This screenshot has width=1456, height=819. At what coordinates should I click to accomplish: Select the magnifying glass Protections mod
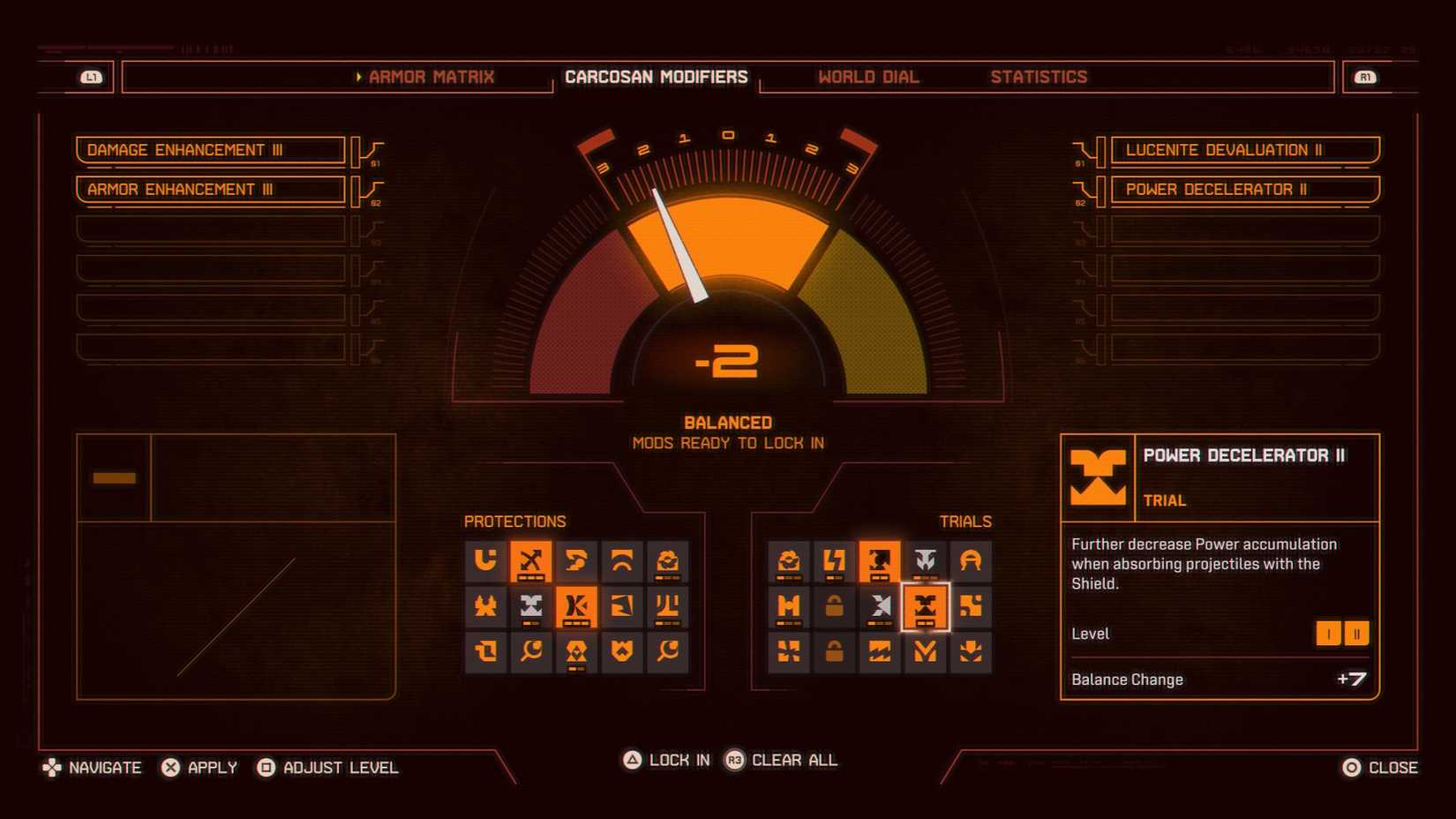532,653
